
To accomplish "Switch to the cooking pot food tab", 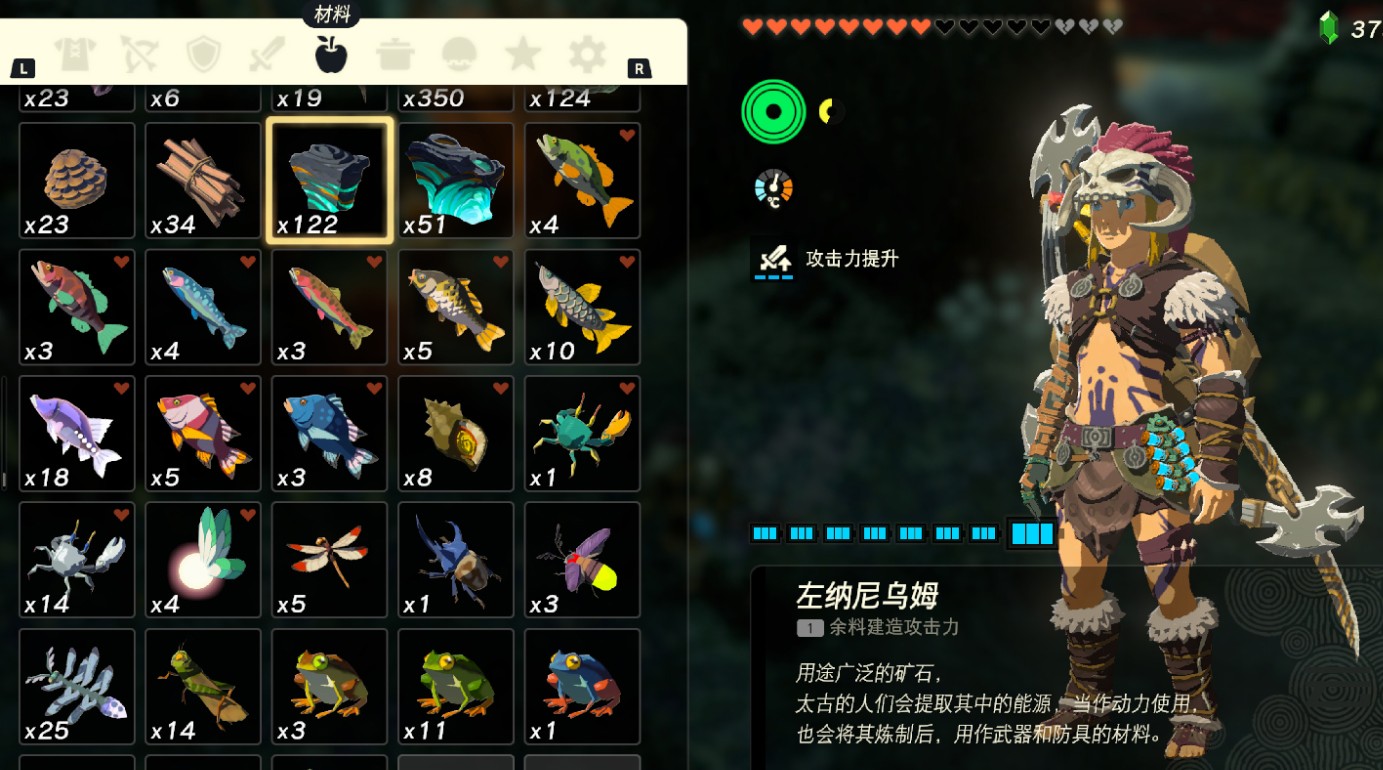I will 395,54.
